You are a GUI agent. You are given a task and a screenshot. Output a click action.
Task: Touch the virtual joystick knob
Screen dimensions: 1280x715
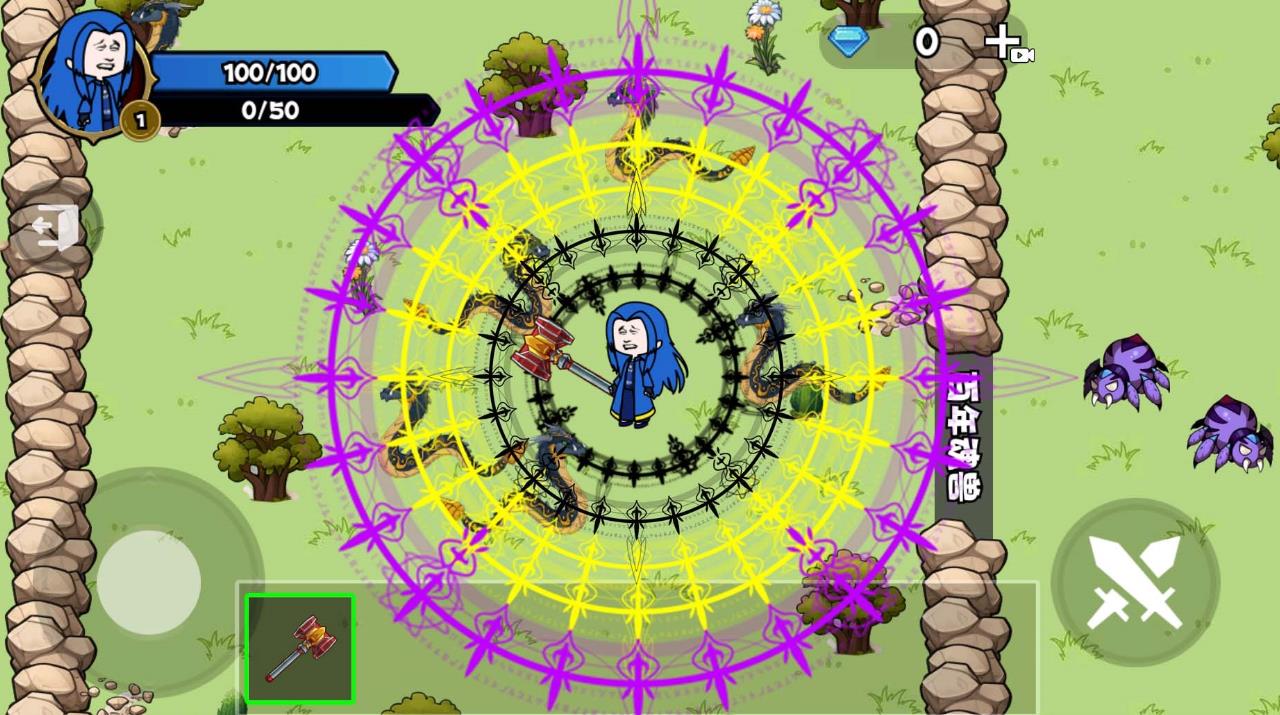pos(149,582)
